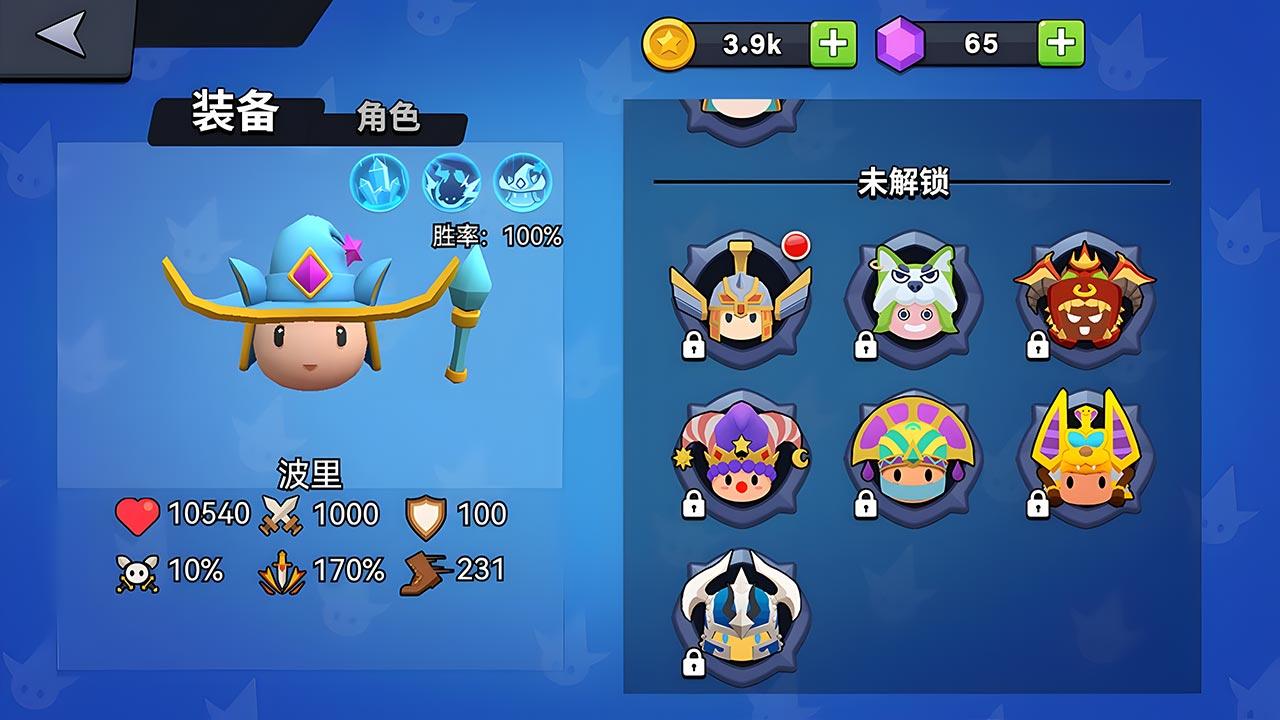This screenshot has width=1280, height=720.
Task: Choose the locked purple jester character
Action: 740,456
